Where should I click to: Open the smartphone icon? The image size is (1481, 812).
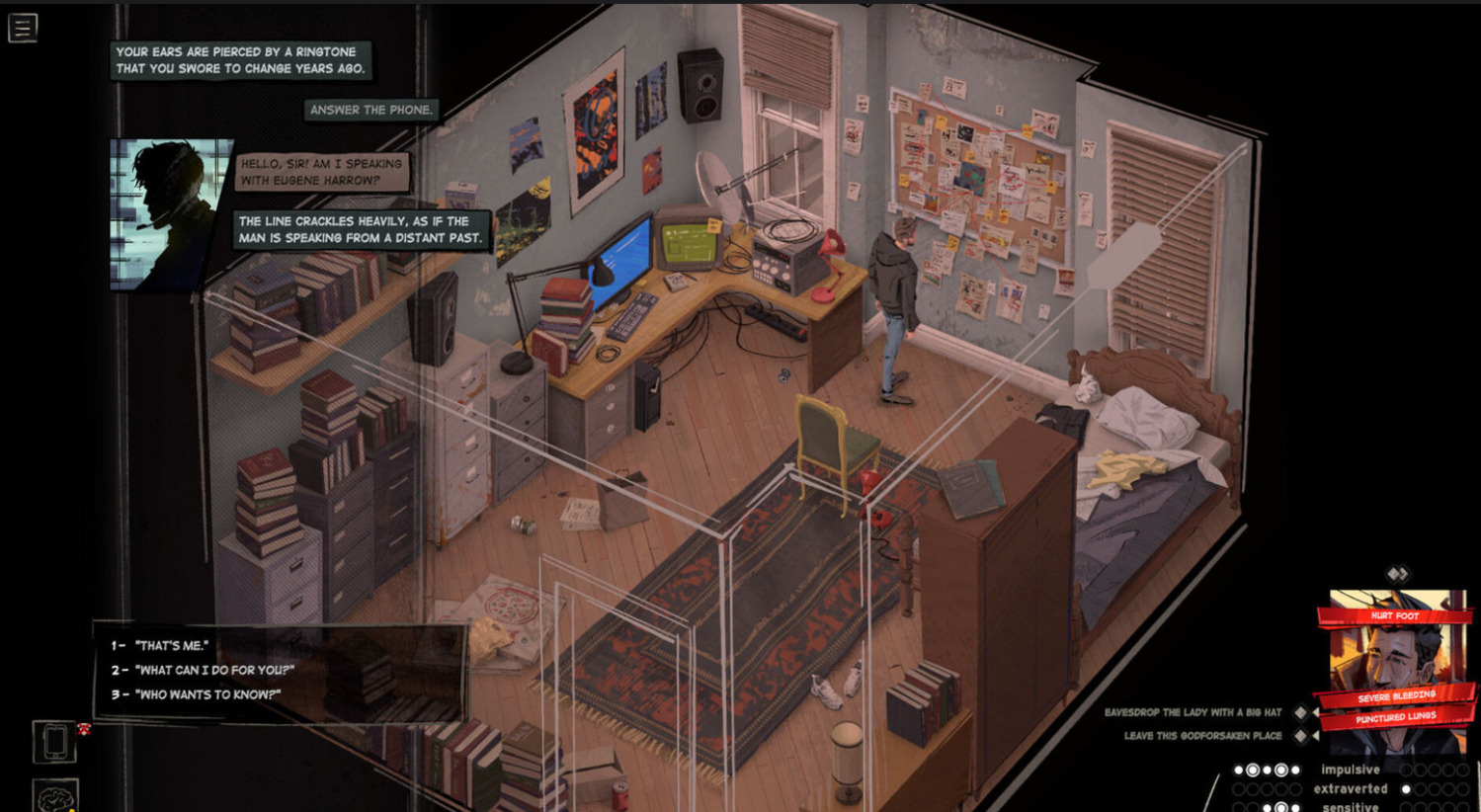(x=54, y=742)
